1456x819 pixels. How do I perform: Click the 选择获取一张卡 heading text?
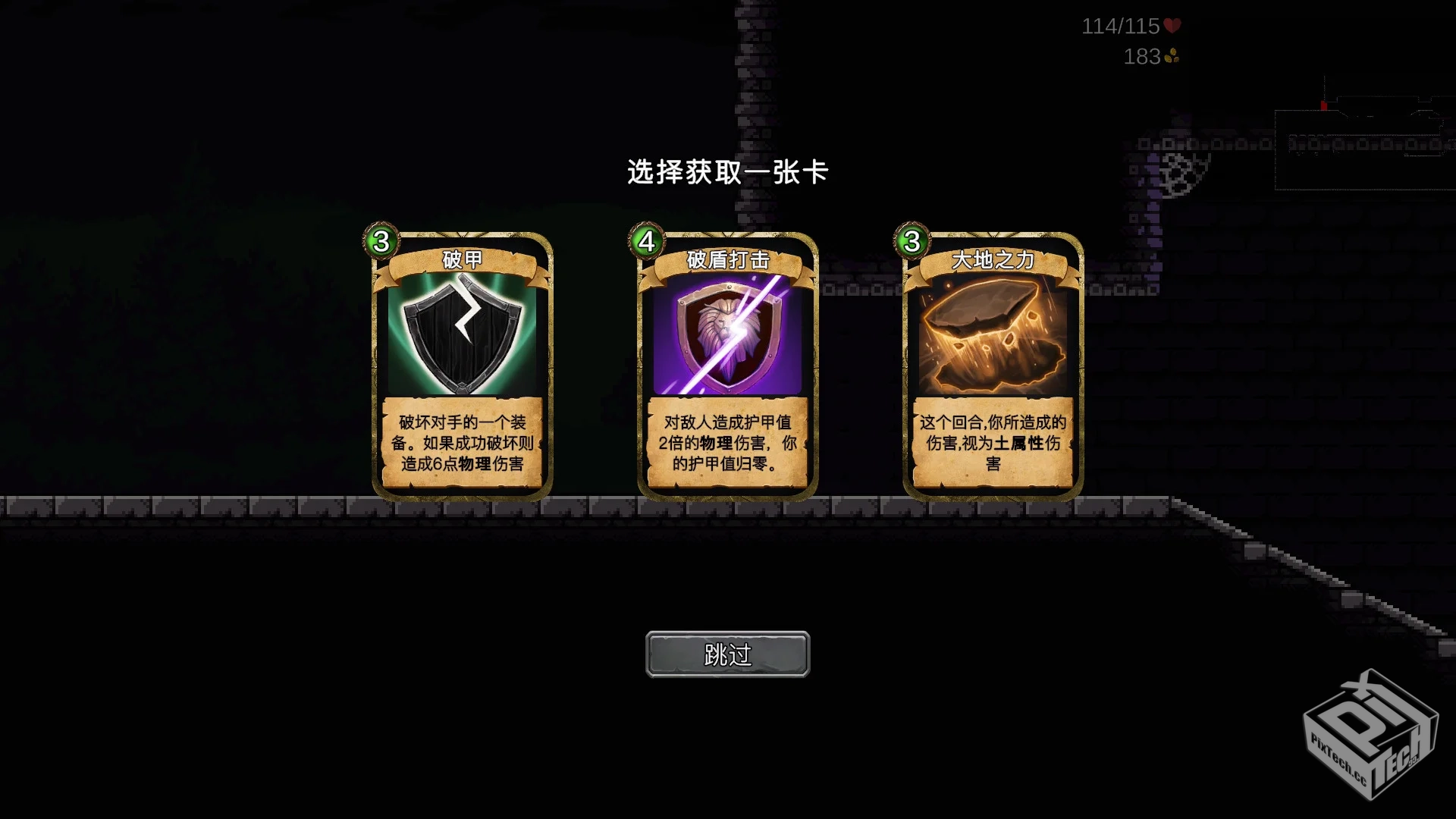click(727, 172)
